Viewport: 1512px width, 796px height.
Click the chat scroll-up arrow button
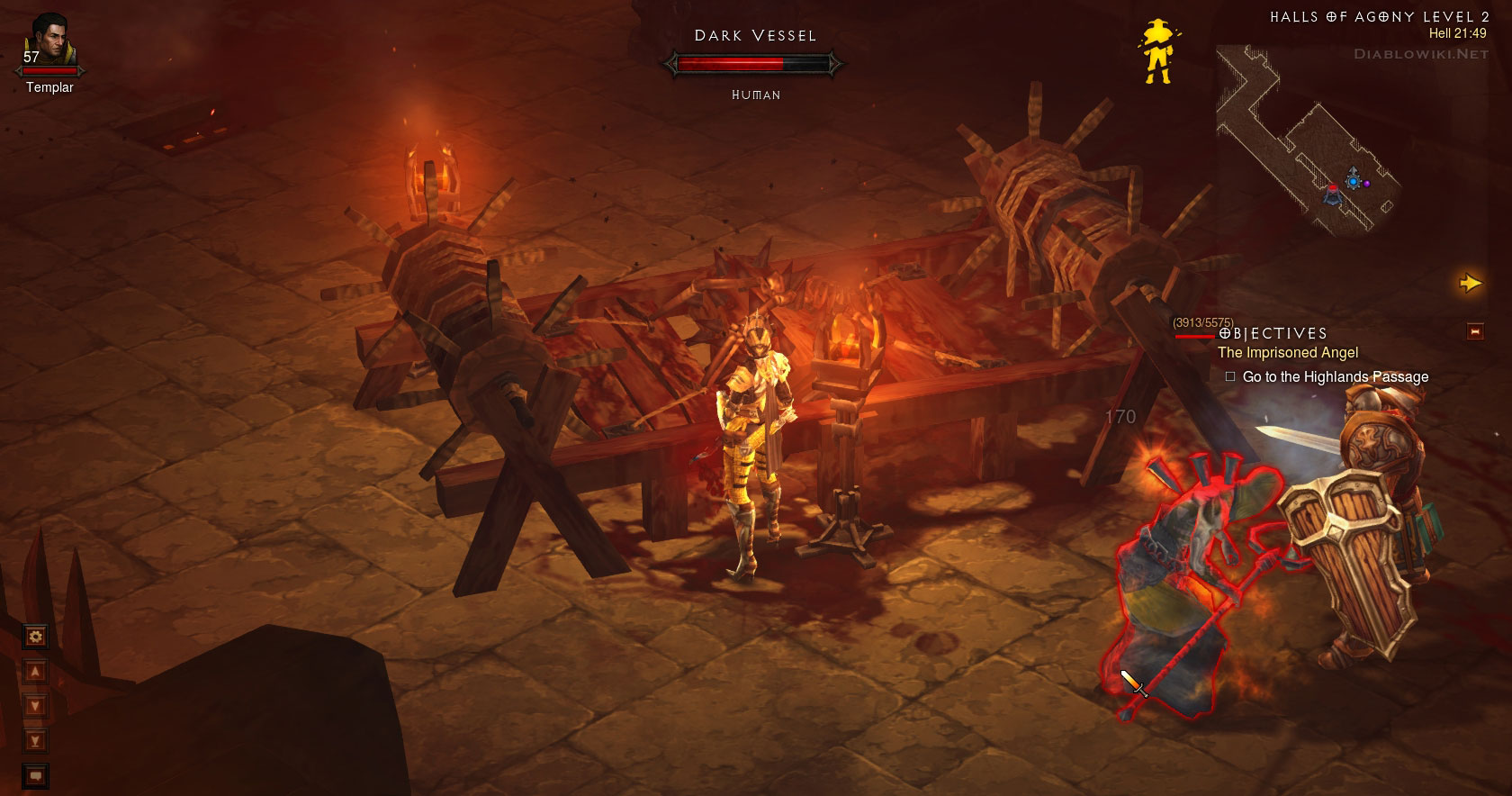tap(36, 672)
